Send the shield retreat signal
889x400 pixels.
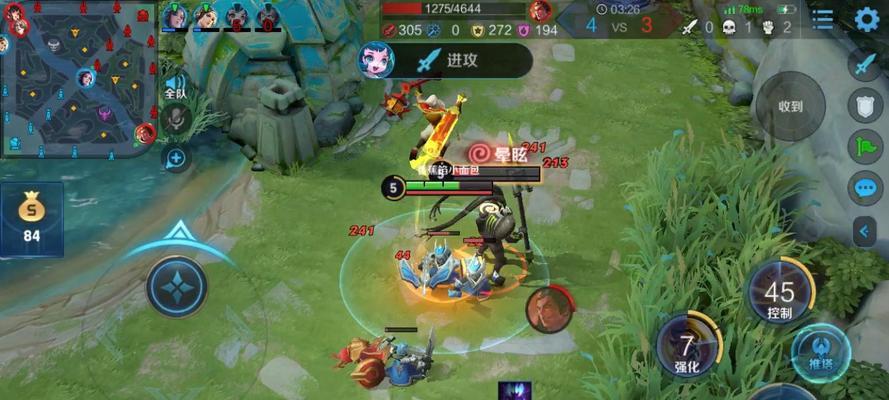pyautogui.click(x=865, y=106)
